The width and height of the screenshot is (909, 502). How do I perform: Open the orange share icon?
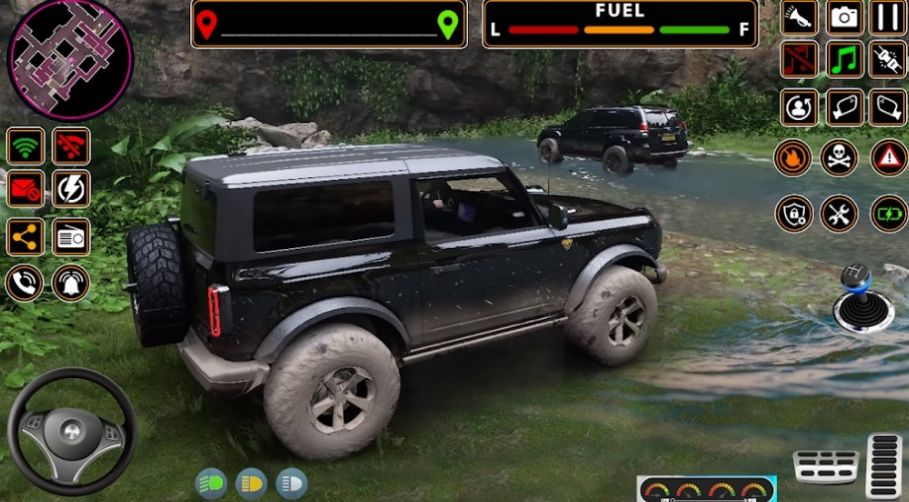click(x=25, y=237)
